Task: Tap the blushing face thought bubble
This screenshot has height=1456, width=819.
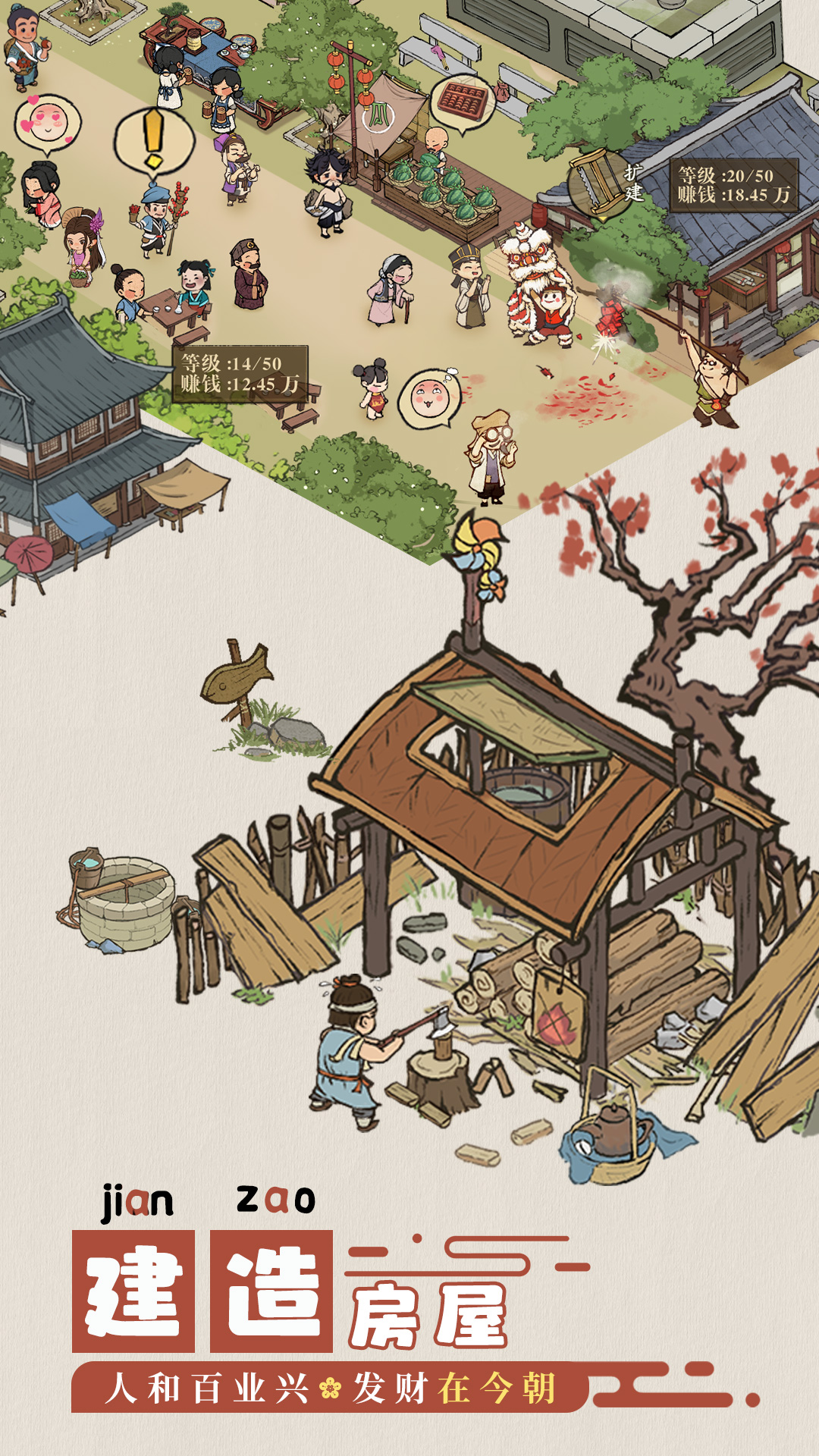Action: (429, 397)
